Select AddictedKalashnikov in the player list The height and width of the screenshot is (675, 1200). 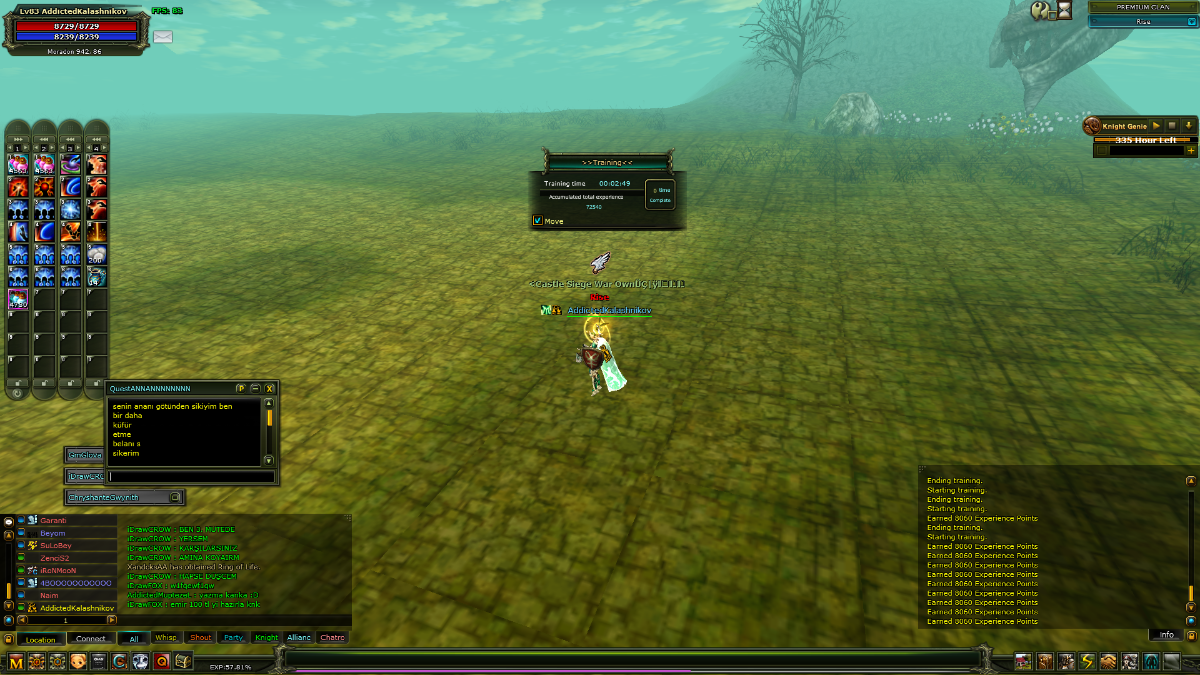coord(76,608)
